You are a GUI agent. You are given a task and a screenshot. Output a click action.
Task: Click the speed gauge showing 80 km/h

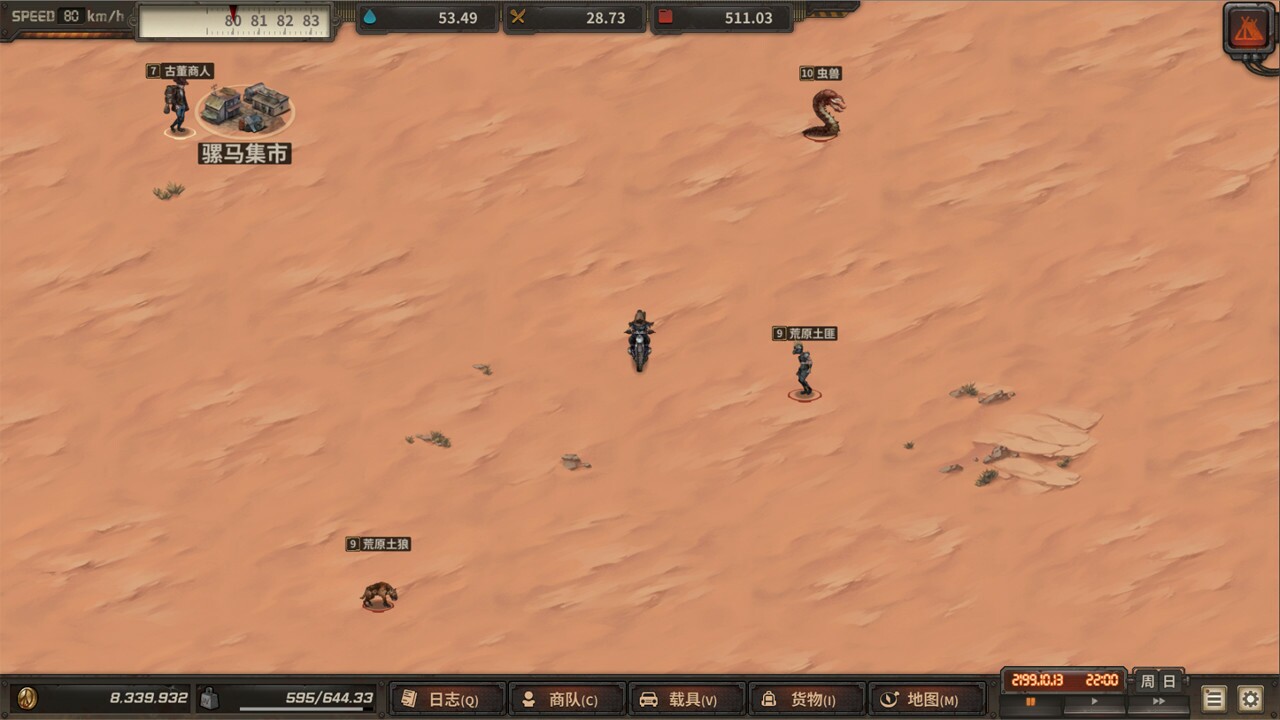coord(68,16)
